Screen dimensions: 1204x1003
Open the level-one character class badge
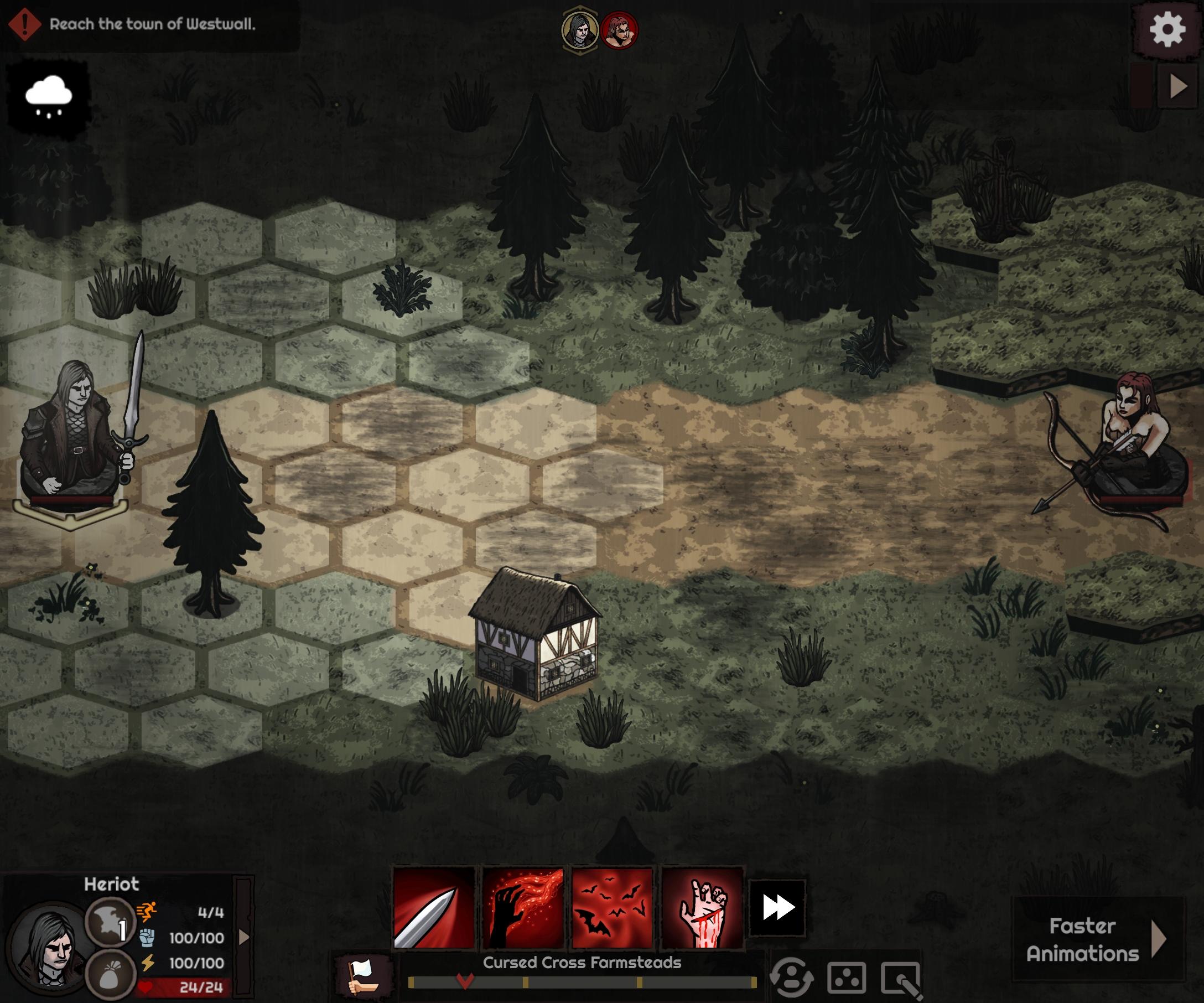pos(110,922)
